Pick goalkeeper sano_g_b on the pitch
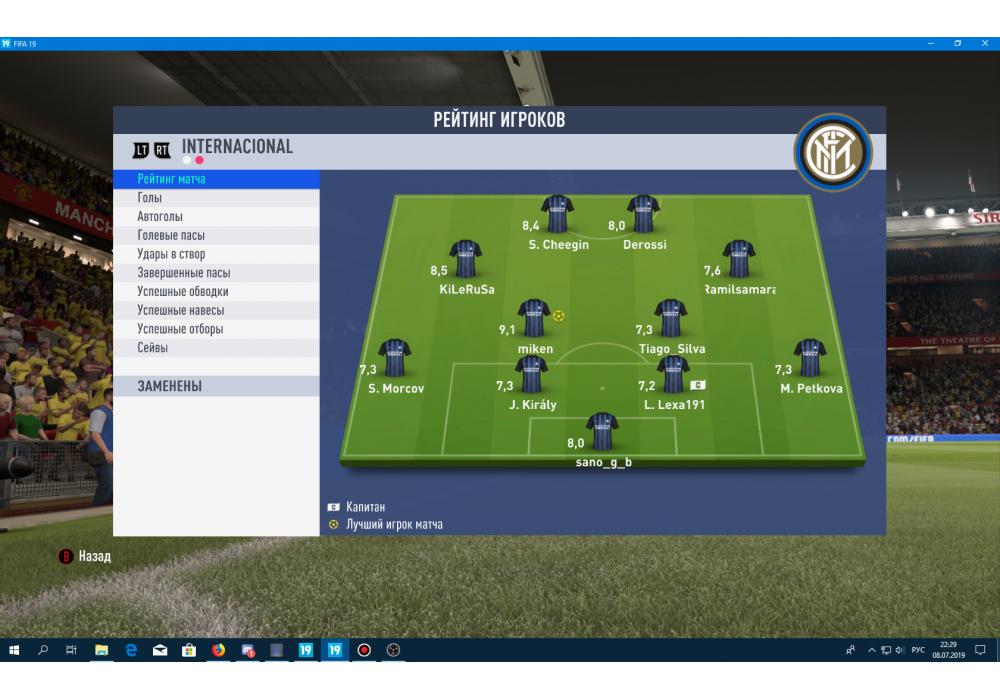The width and height of the screenshot is (1000, 700). [x=602, y=432]
